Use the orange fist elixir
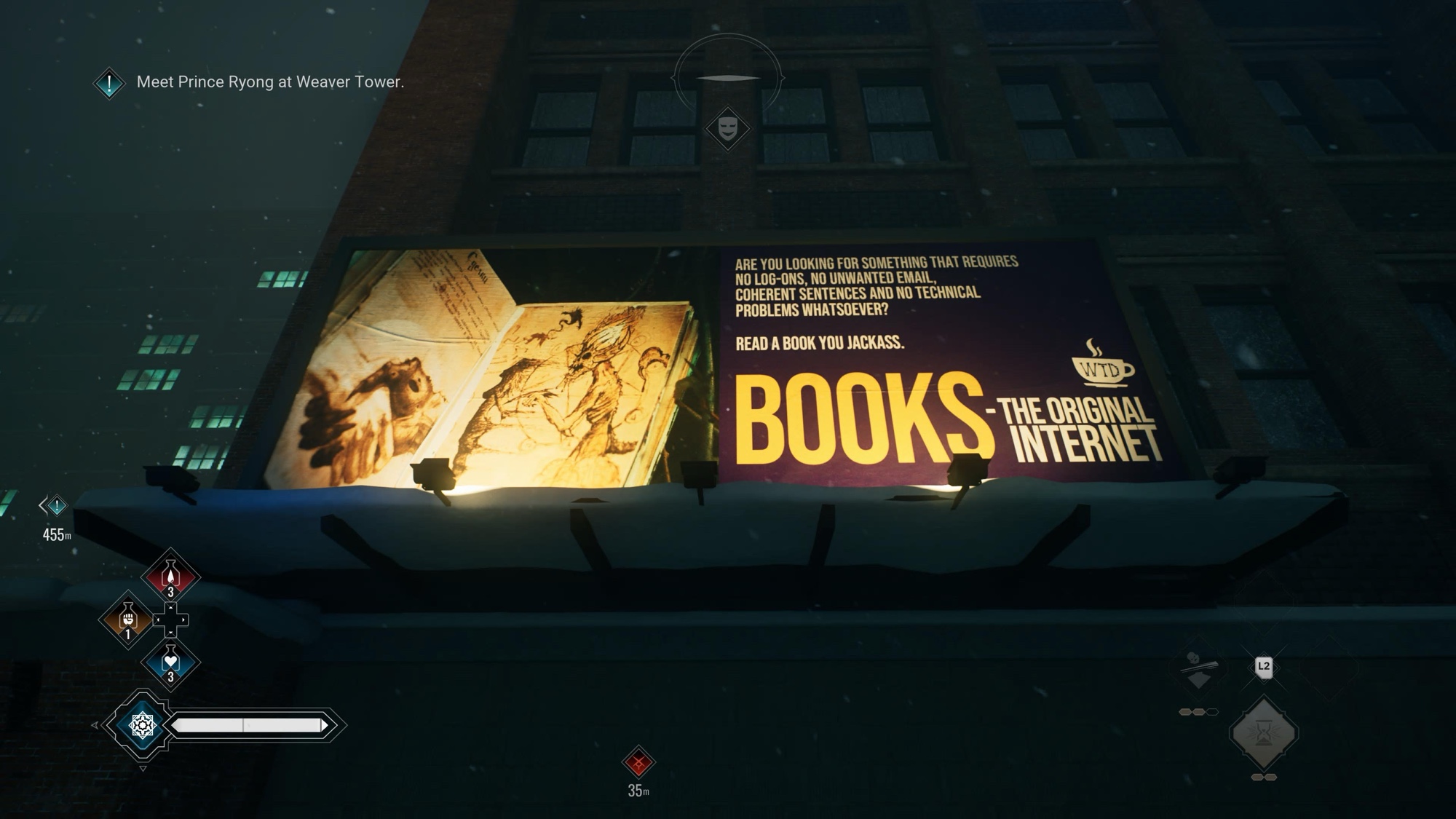The image size is (1456, 819). click(x=128, y=620)
